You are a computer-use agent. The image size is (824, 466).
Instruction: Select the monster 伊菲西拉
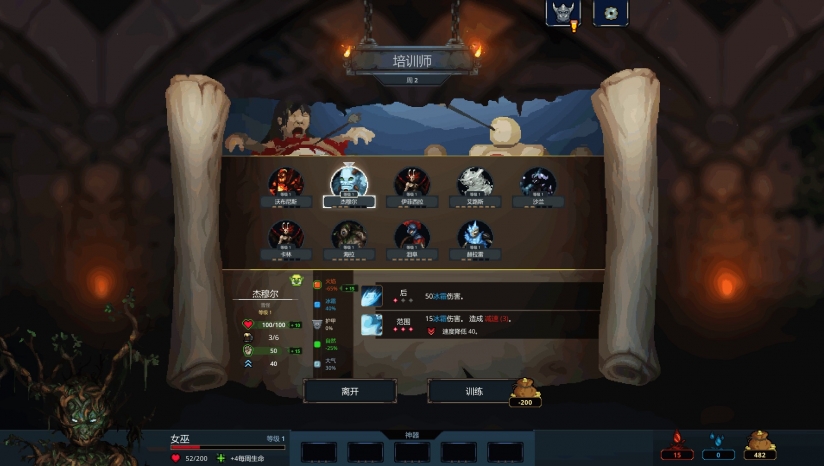(412, 184)
